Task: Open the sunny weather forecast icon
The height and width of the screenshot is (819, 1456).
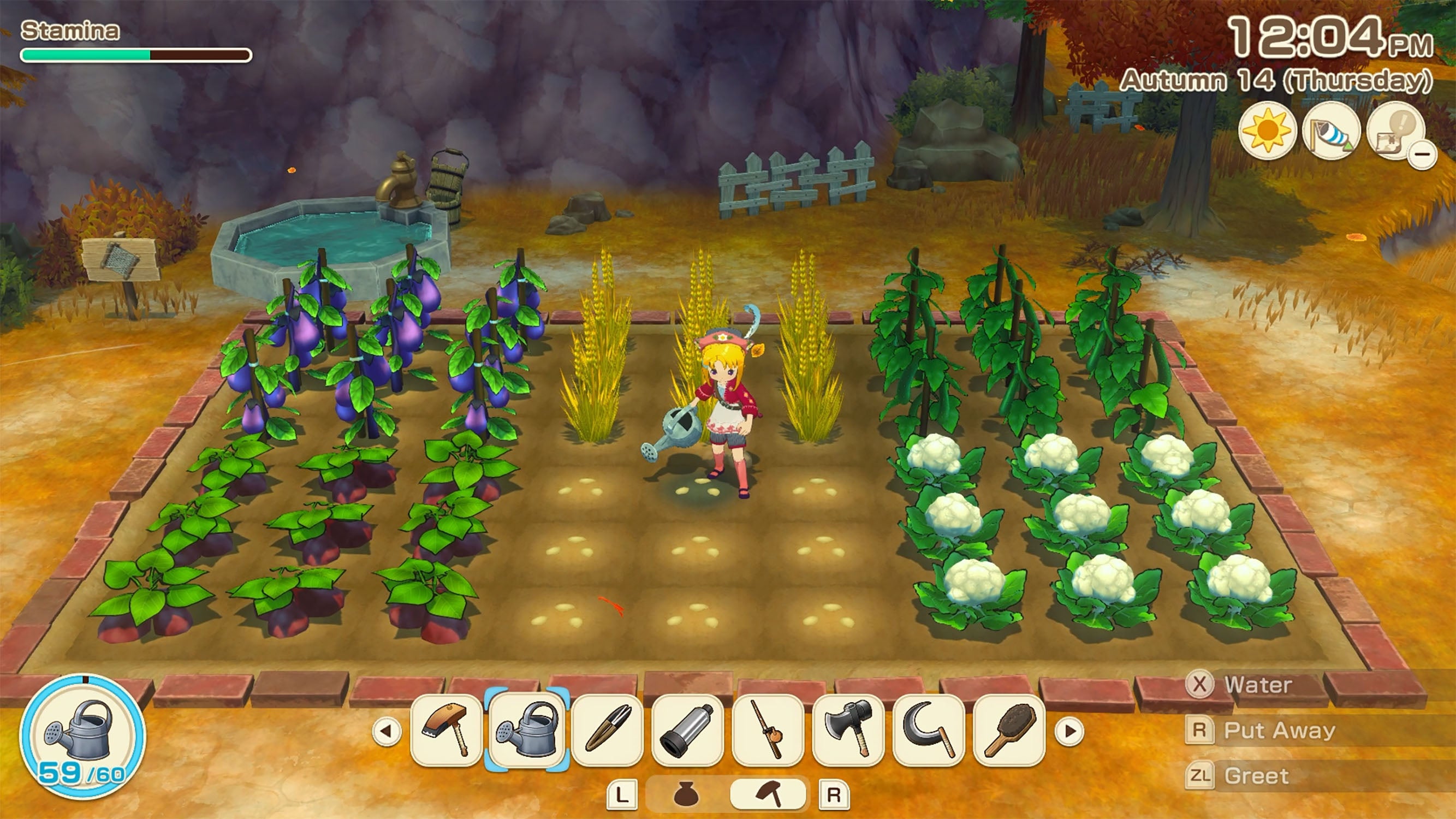Action: (1269, 130)
